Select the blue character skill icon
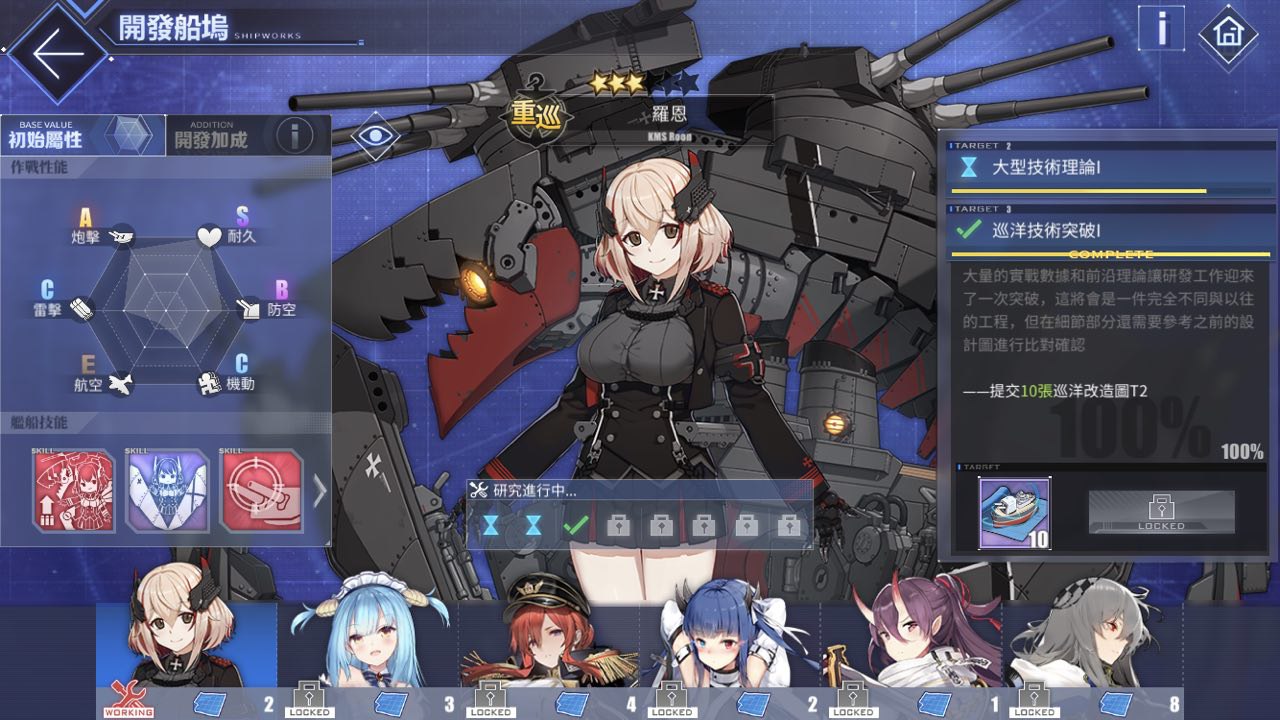1280x720 pixels. coord(167,491)
